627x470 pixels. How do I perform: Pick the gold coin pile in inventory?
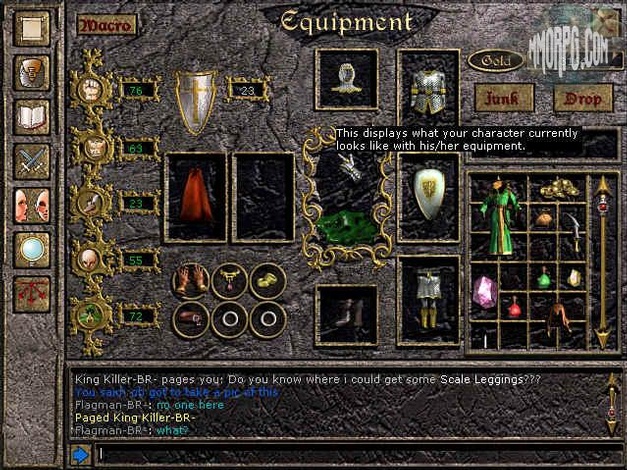pyautogui.click(x=558, y=188)
